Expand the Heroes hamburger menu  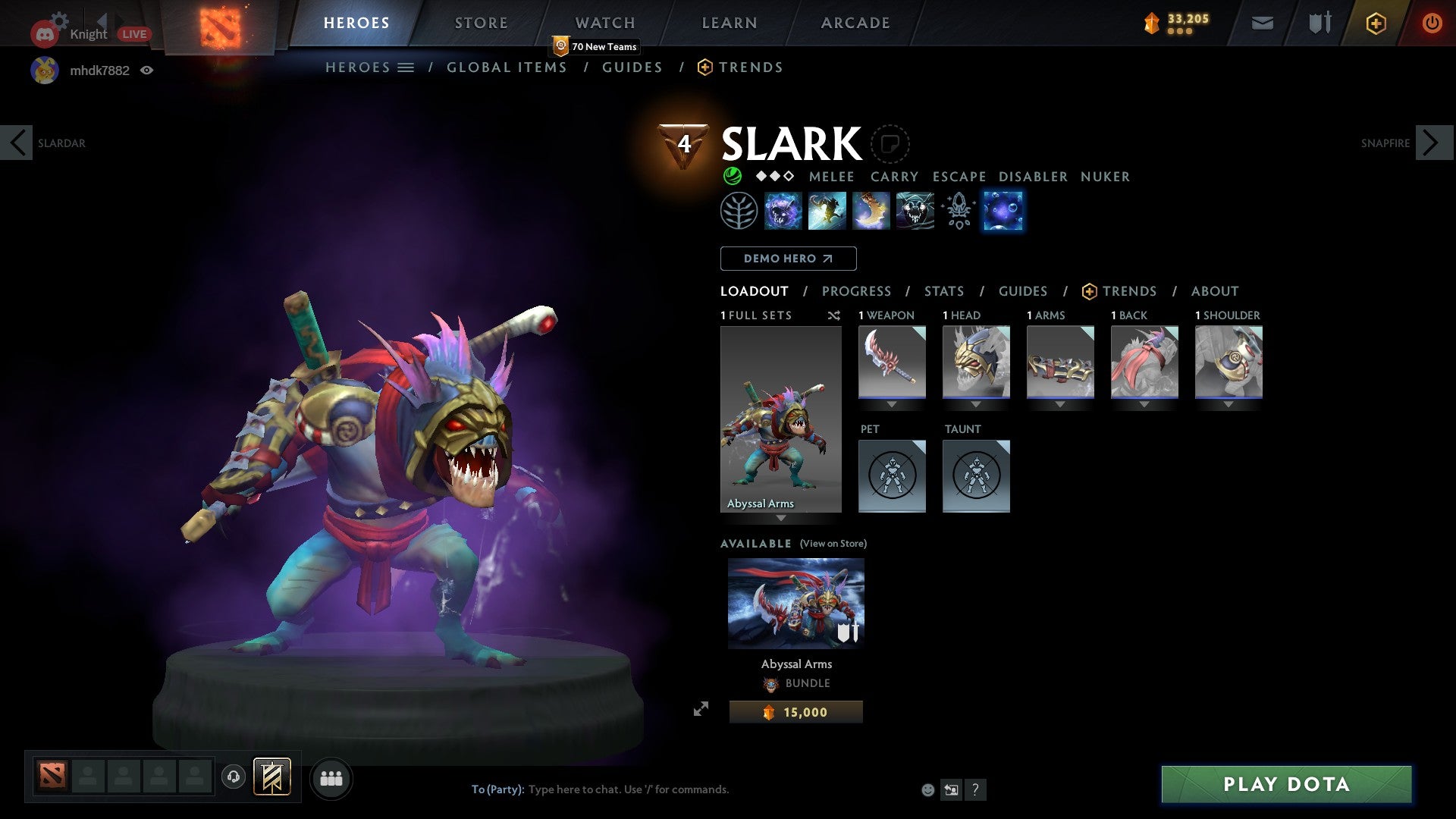click(x=406, y=67)
